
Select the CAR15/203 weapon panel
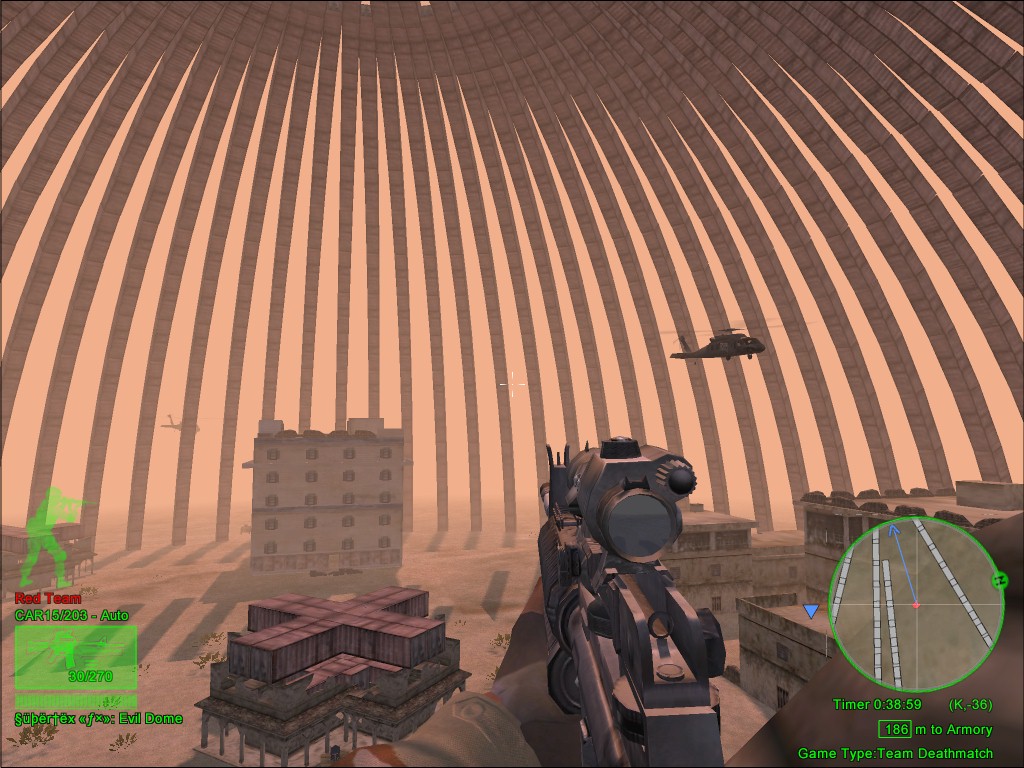tap(75, 658)
